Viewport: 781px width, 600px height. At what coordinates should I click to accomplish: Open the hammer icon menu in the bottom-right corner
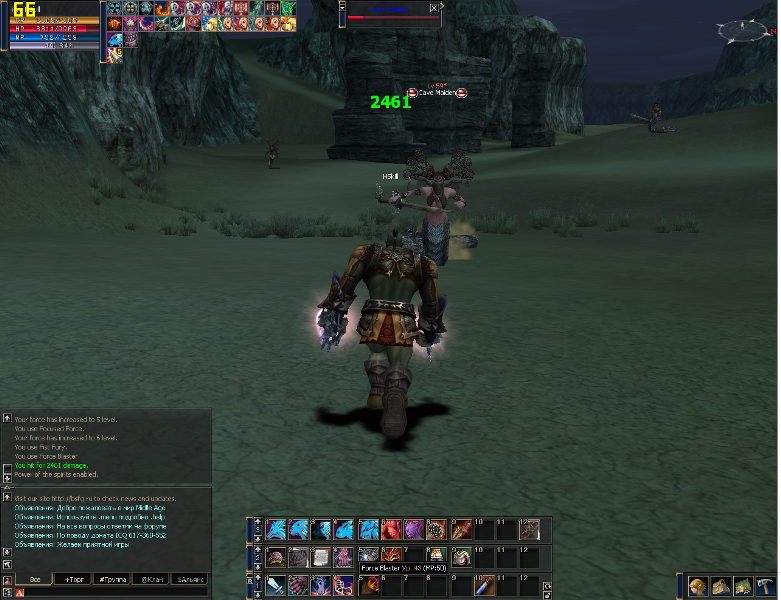pyautogui.click(x=765, y=587)
